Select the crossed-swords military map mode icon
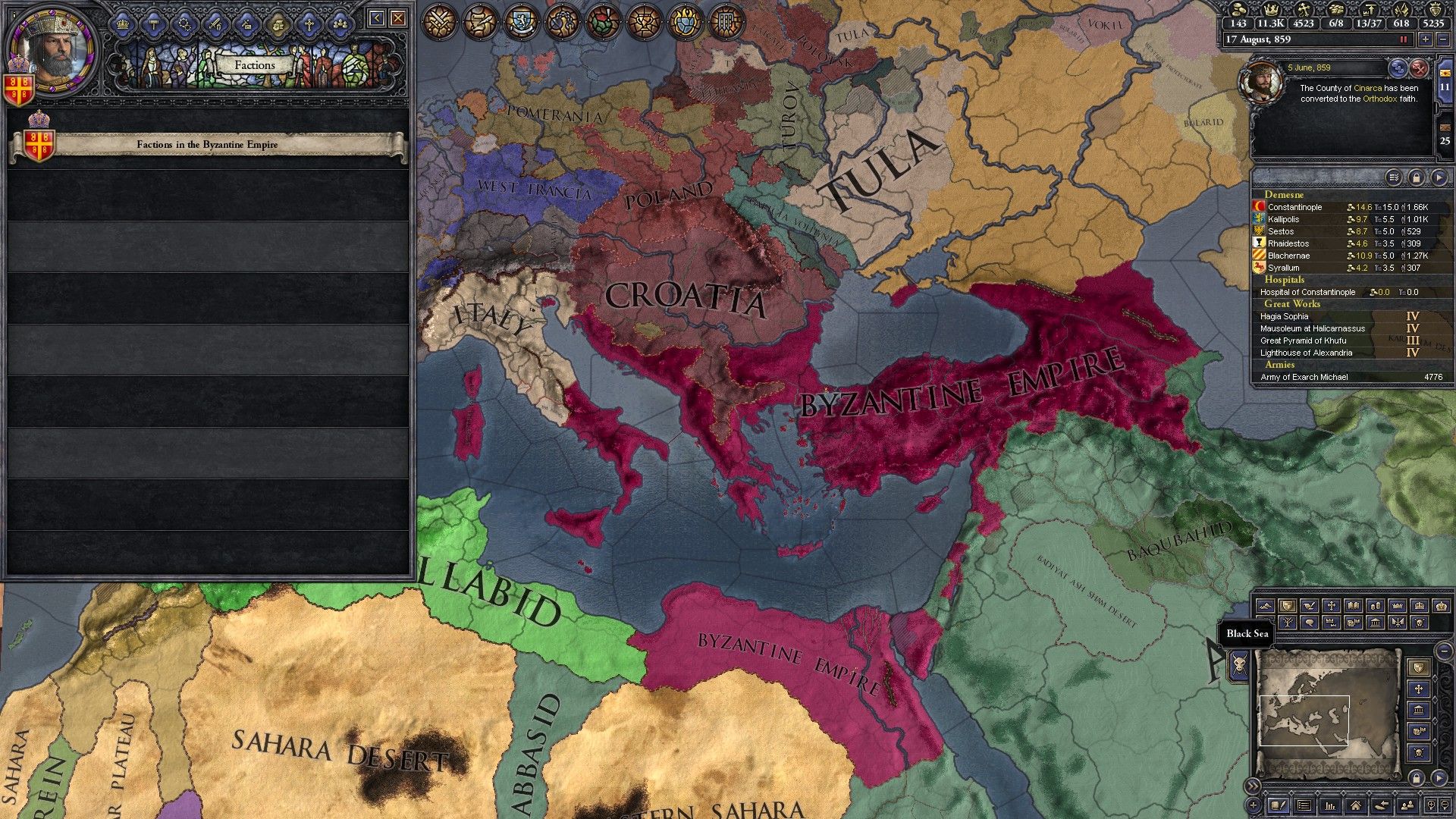The width and height of the screenshot is (1456, 819). click(x=438, y=21)
